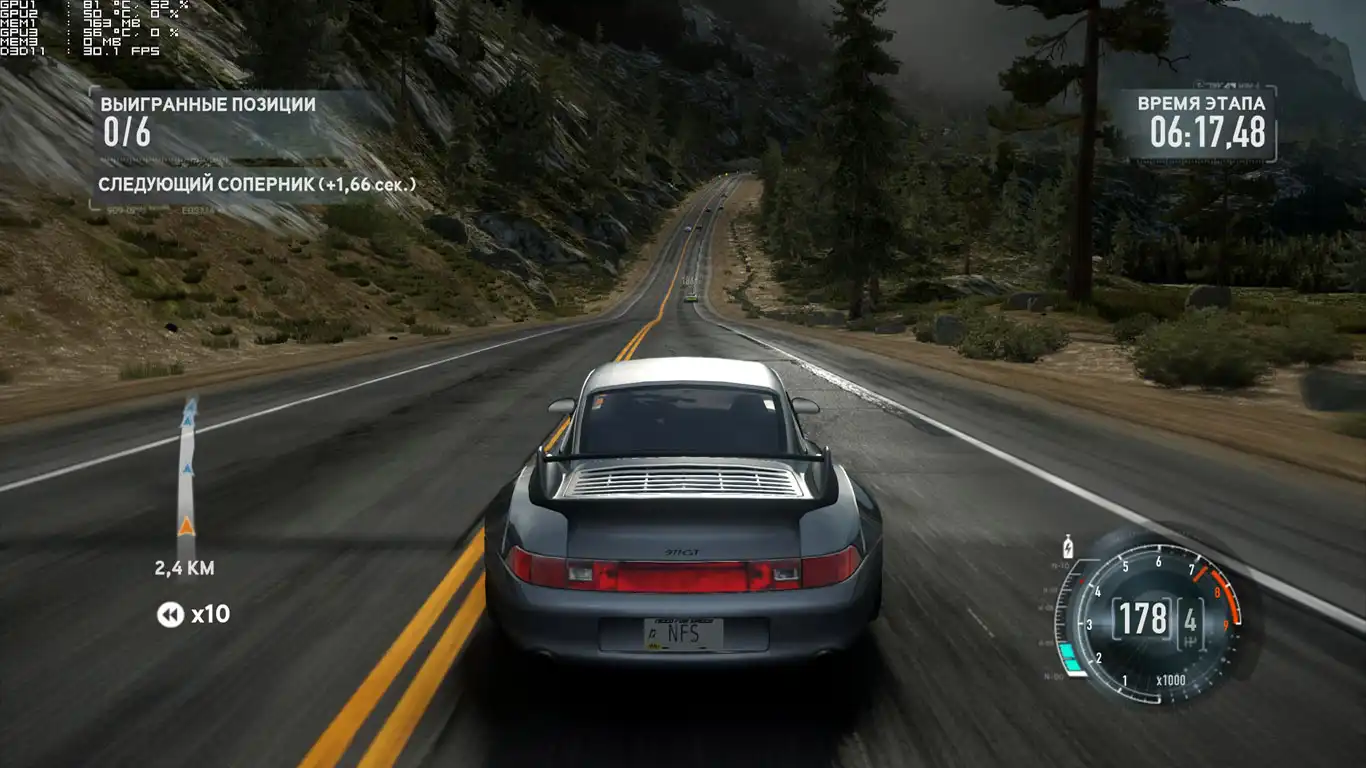The height and width of the screenshot is (768, 1366).
Task: Click the nitrous bottle icon by the tachometer
Action: click(x=1068, y=547)
